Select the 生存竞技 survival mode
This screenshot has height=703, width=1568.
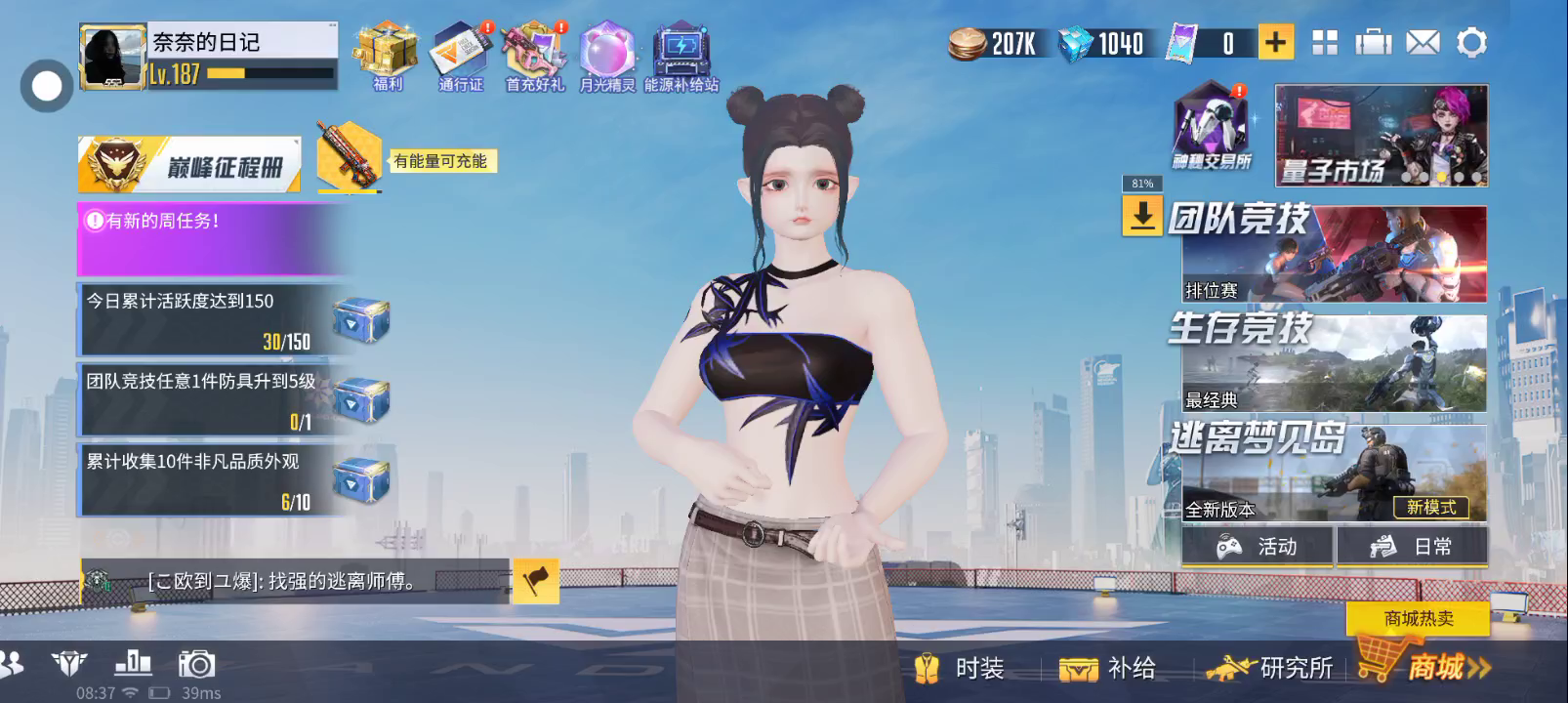click(1333, 362)
